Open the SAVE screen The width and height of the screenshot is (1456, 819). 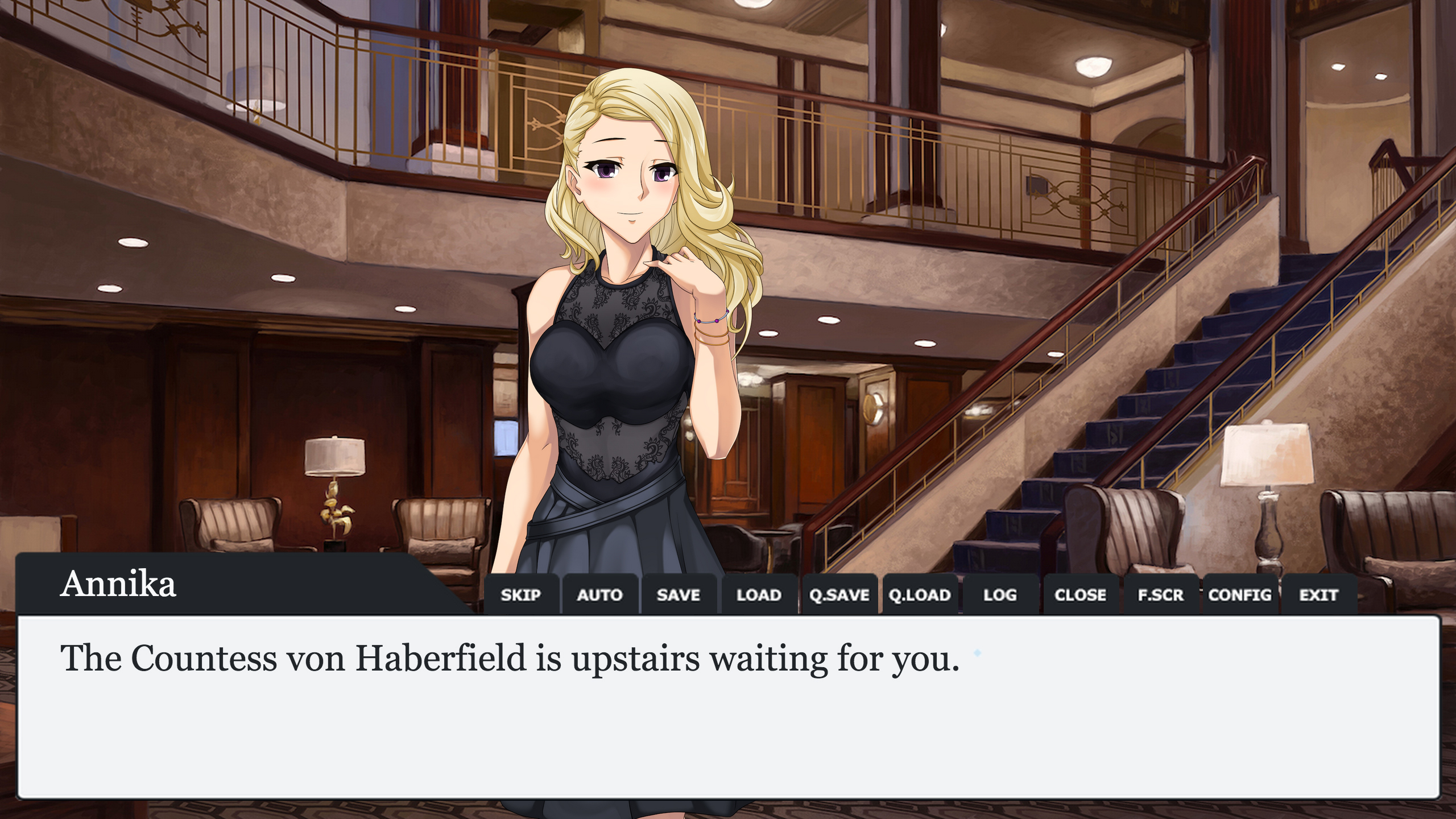click(680, 595)
